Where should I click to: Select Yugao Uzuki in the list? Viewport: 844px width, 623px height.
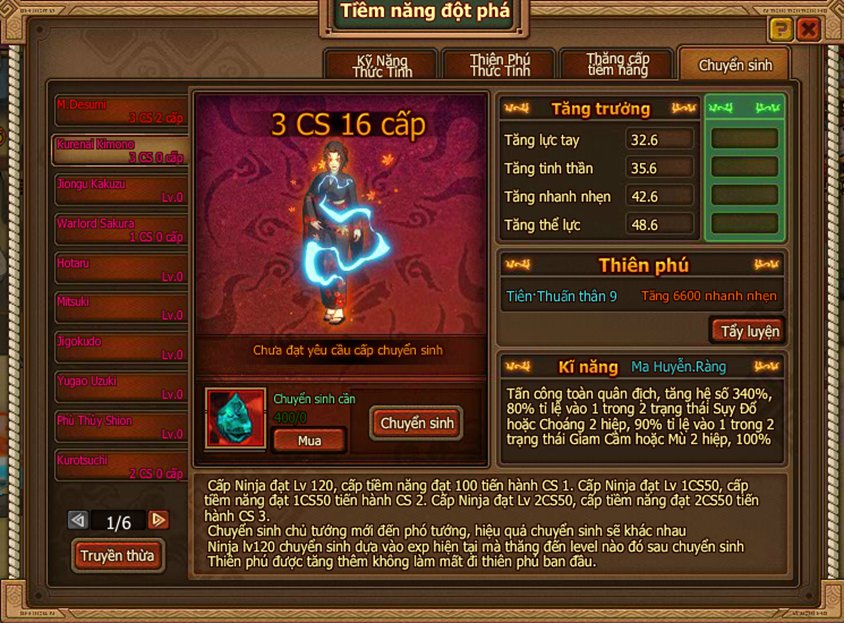pos(121,387)
